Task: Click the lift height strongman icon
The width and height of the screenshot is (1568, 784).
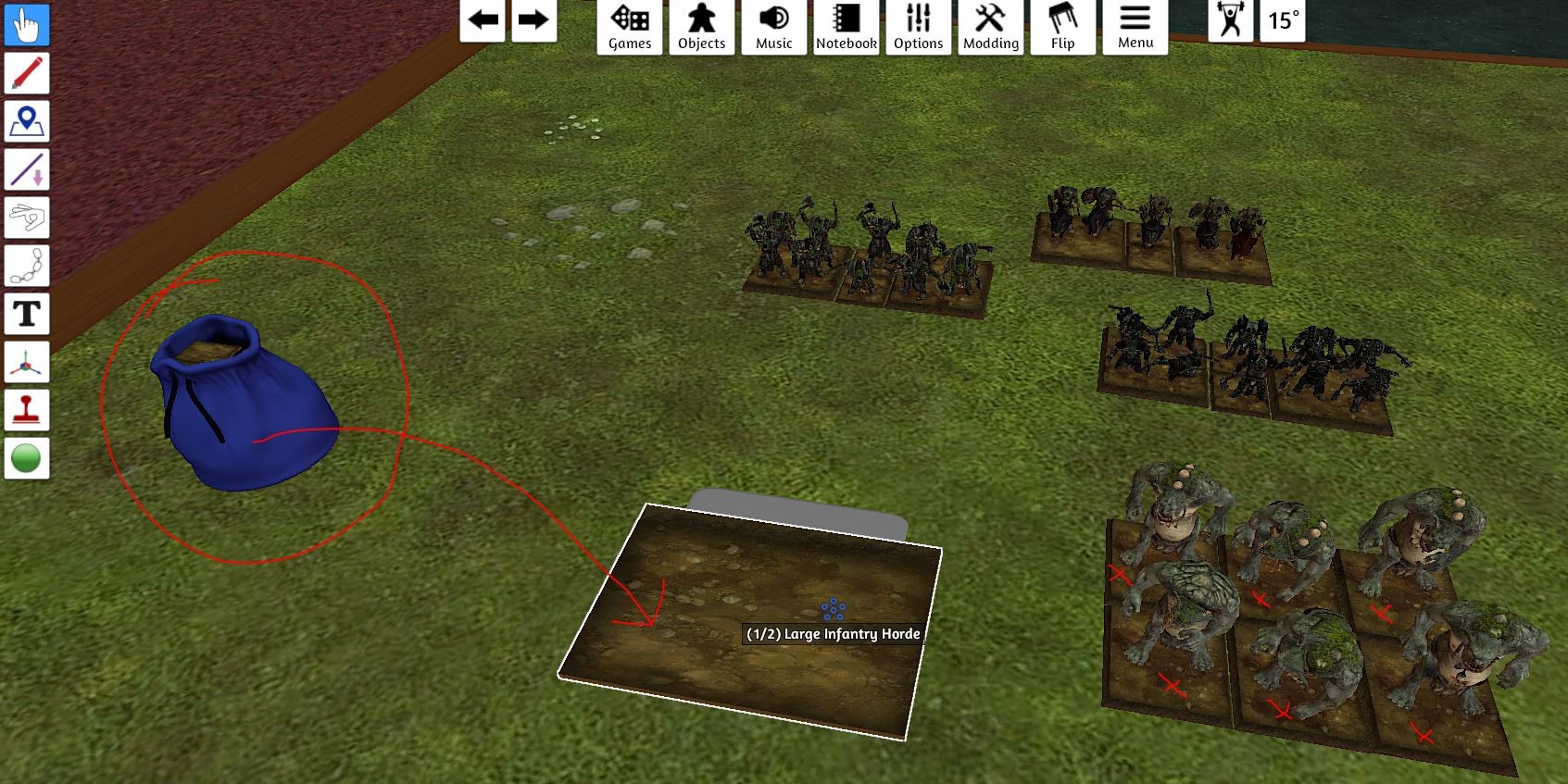Action: tap(1229, 23)
